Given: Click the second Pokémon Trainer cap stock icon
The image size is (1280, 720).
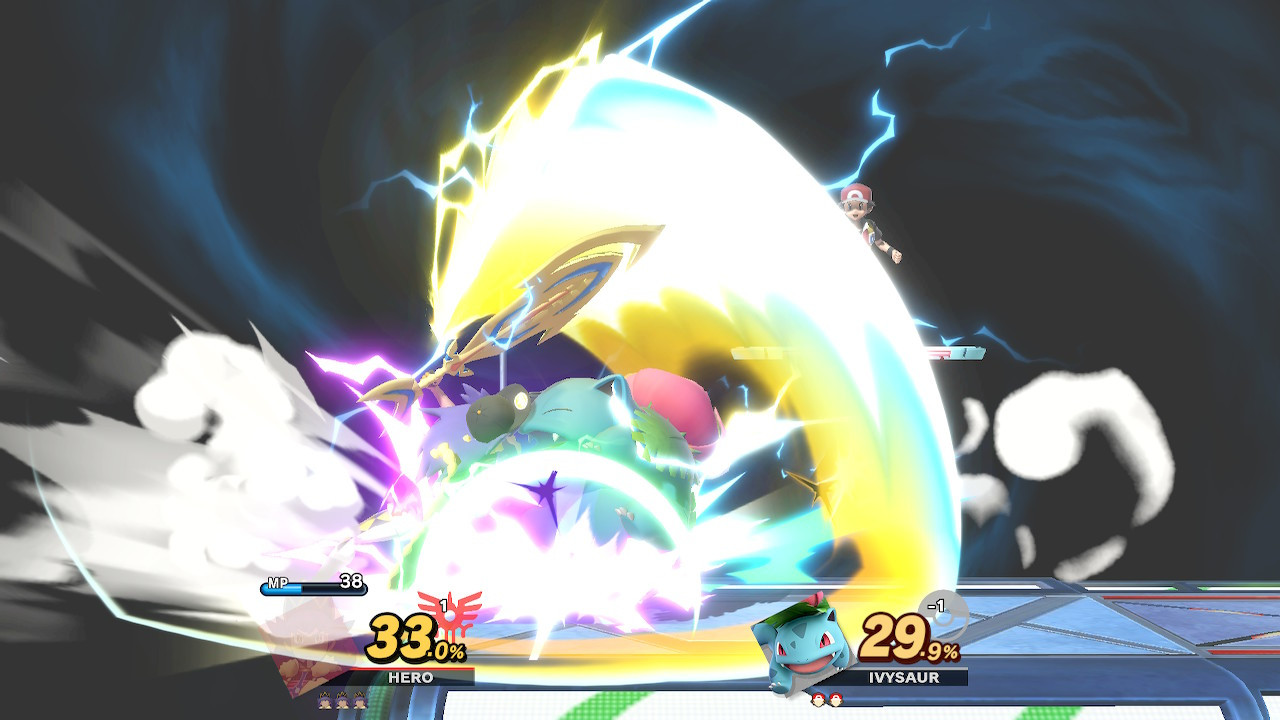Looking at the screenshot, I should (834, 699).
